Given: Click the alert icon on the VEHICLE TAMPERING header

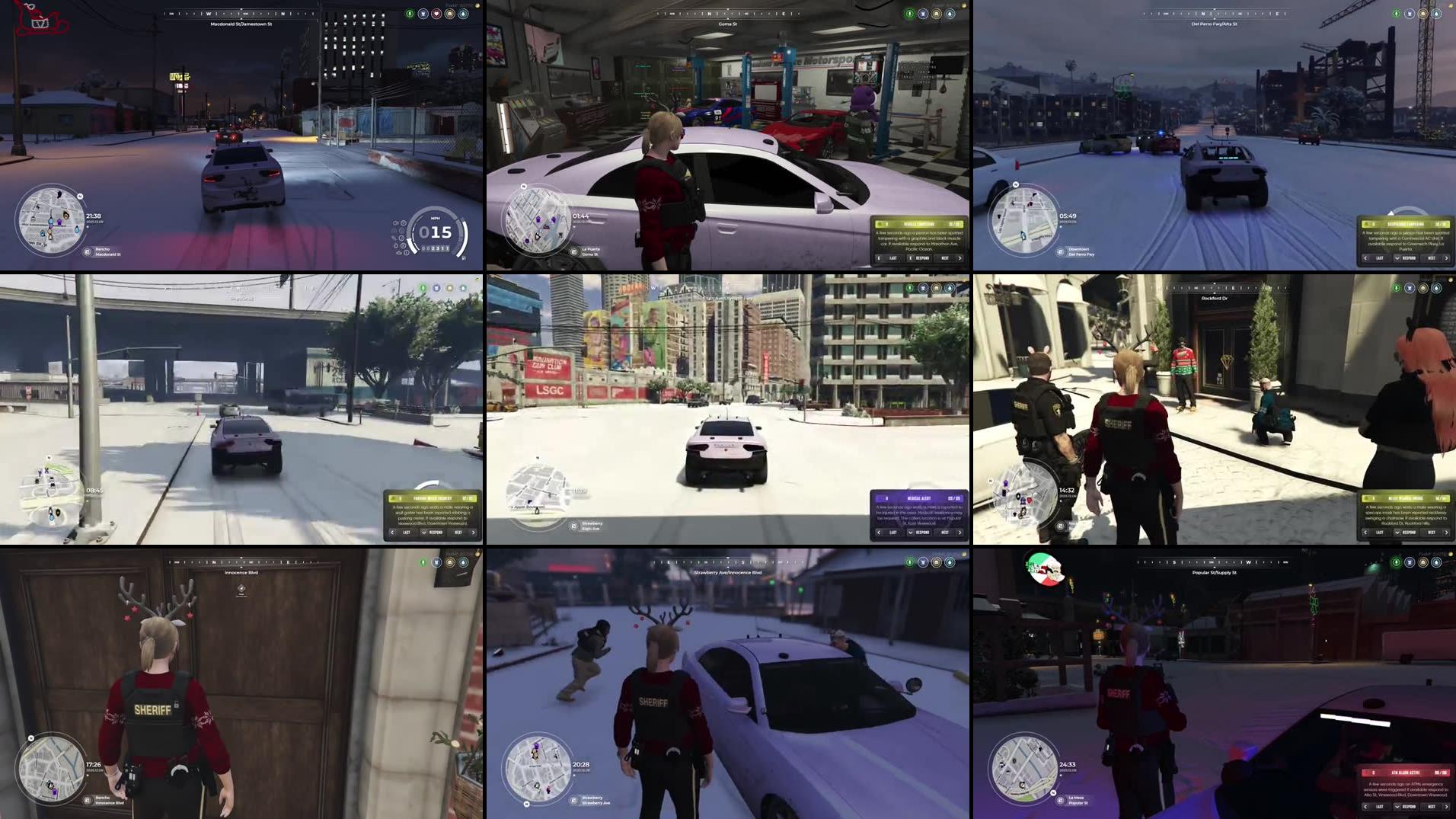Looking at the screenshot, I should (880, 224).
